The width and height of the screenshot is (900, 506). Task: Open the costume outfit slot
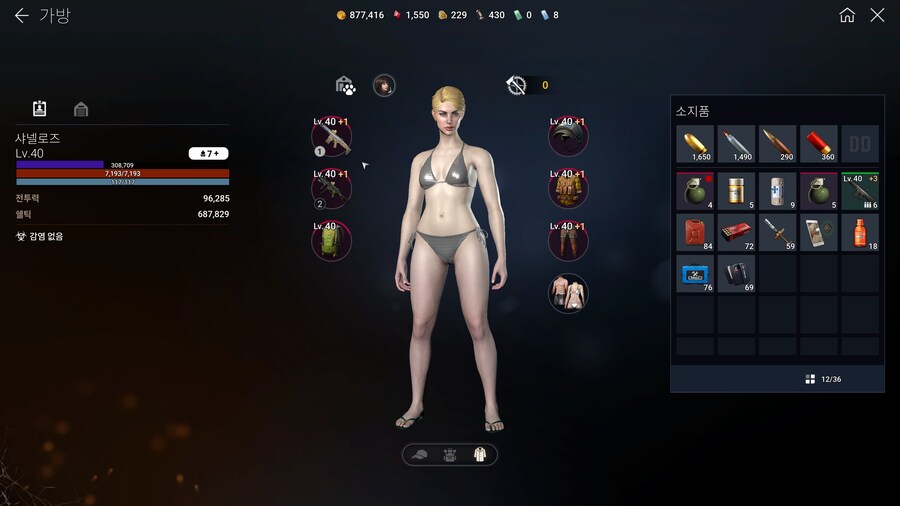tap(568, 293)
